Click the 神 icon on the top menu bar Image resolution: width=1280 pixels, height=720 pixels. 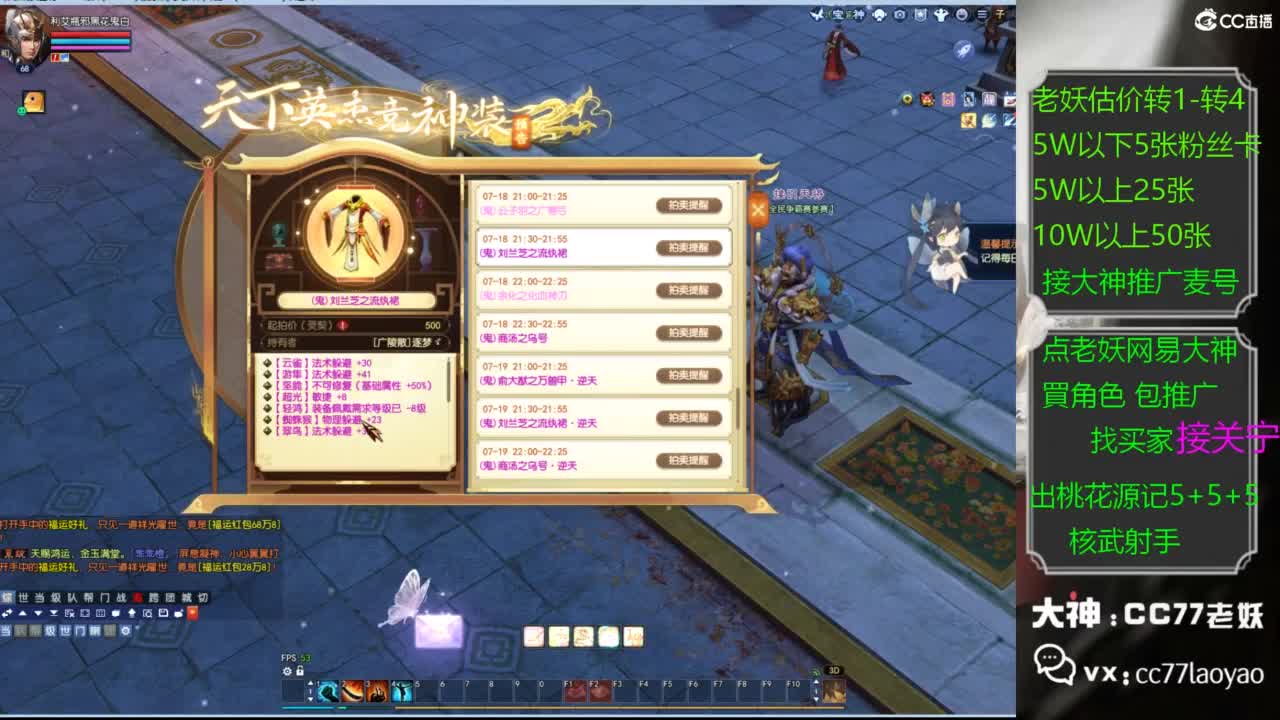859,14
